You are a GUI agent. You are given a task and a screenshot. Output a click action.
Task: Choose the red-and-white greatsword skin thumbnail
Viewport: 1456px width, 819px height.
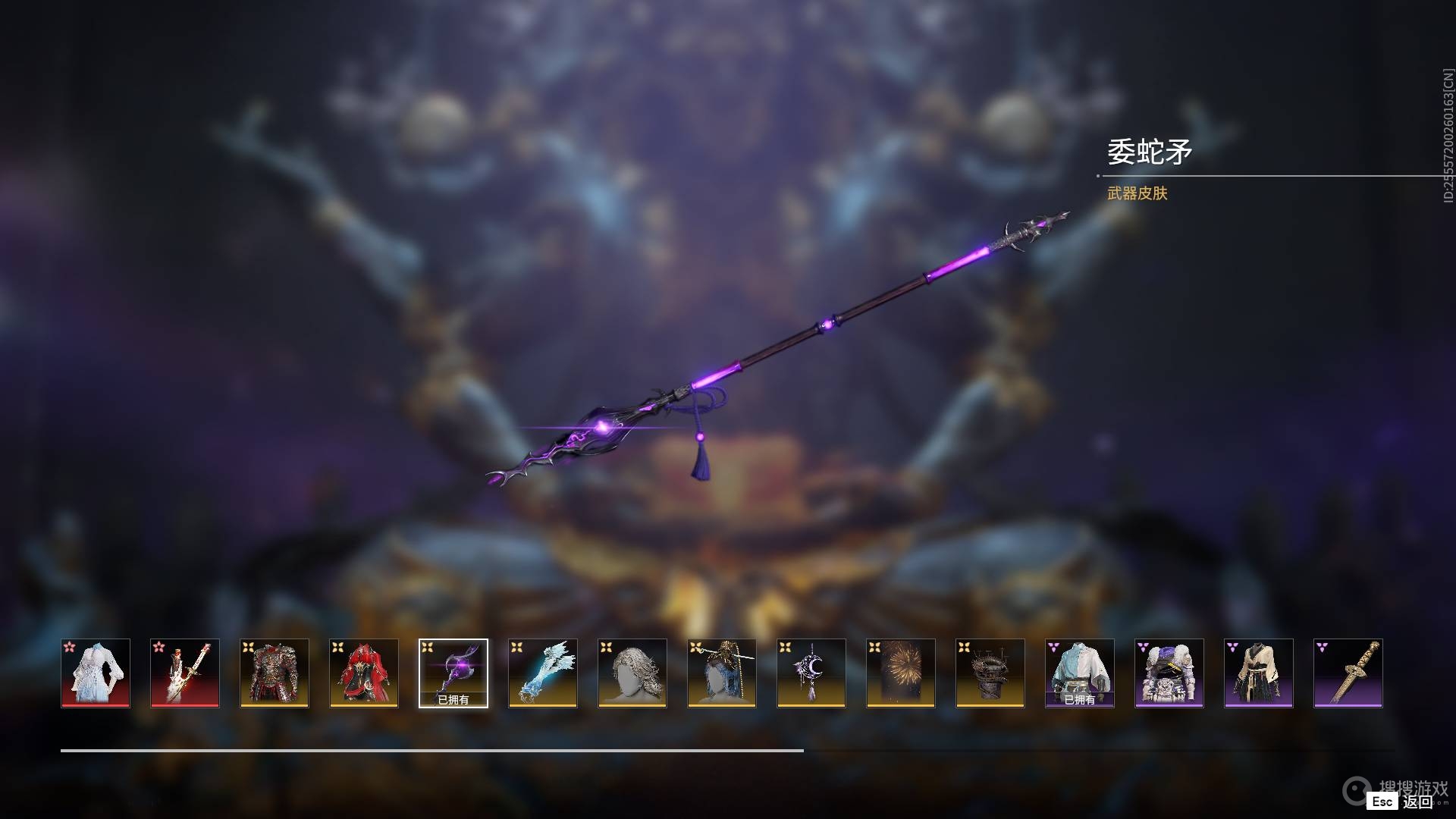pyautogui.click(x=185, y=673)
